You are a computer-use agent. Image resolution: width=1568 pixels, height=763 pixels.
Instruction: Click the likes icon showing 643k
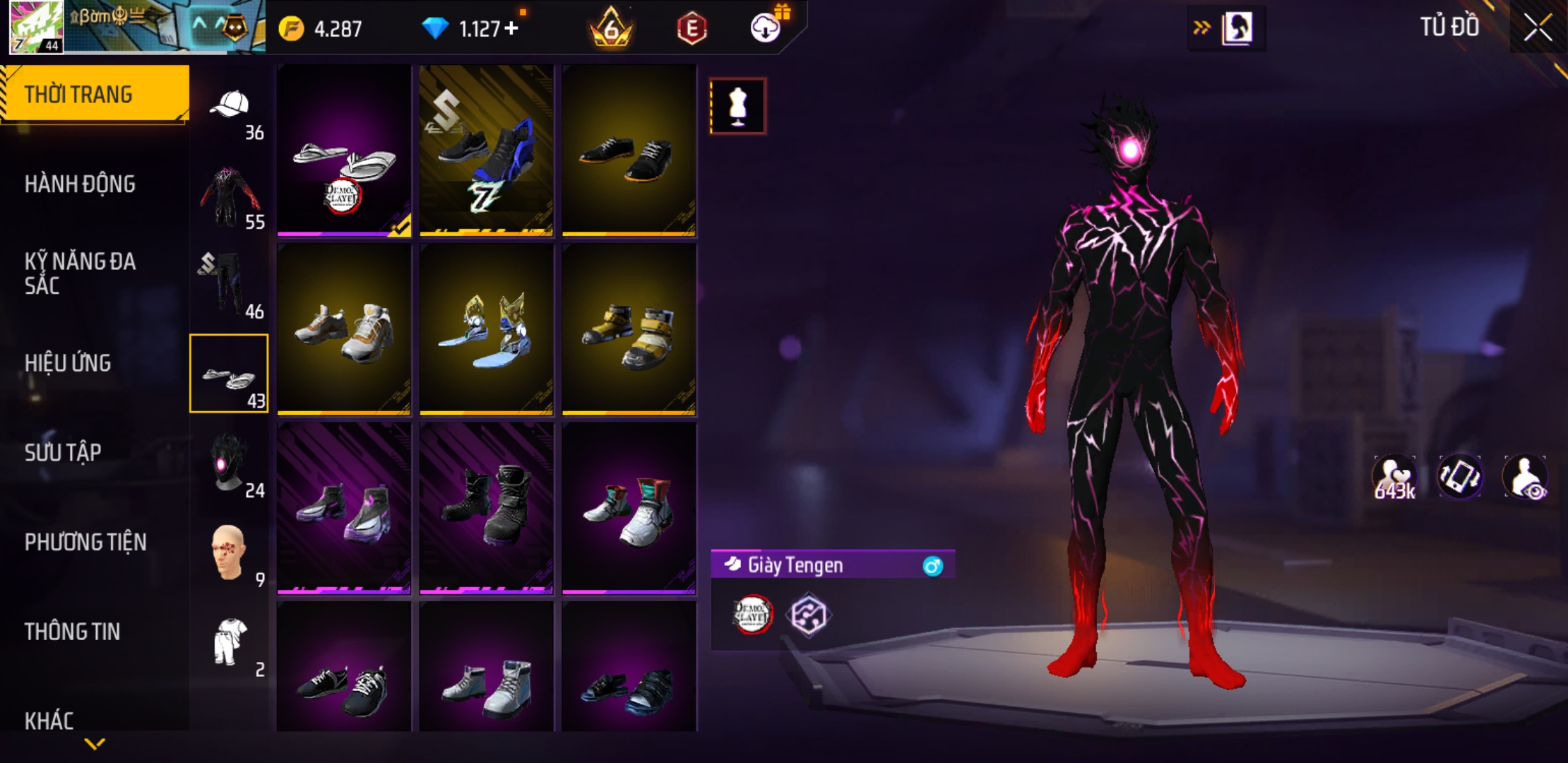1394,478
